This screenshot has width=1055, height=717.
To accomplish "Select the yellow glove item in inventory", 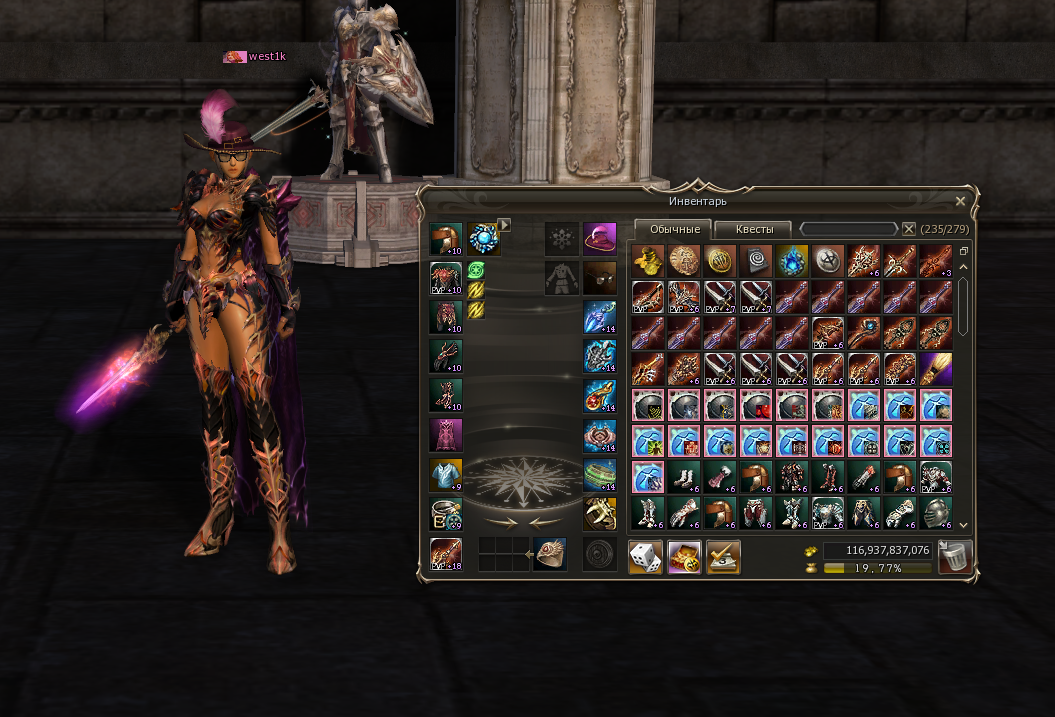I will [x=648, y=261].
